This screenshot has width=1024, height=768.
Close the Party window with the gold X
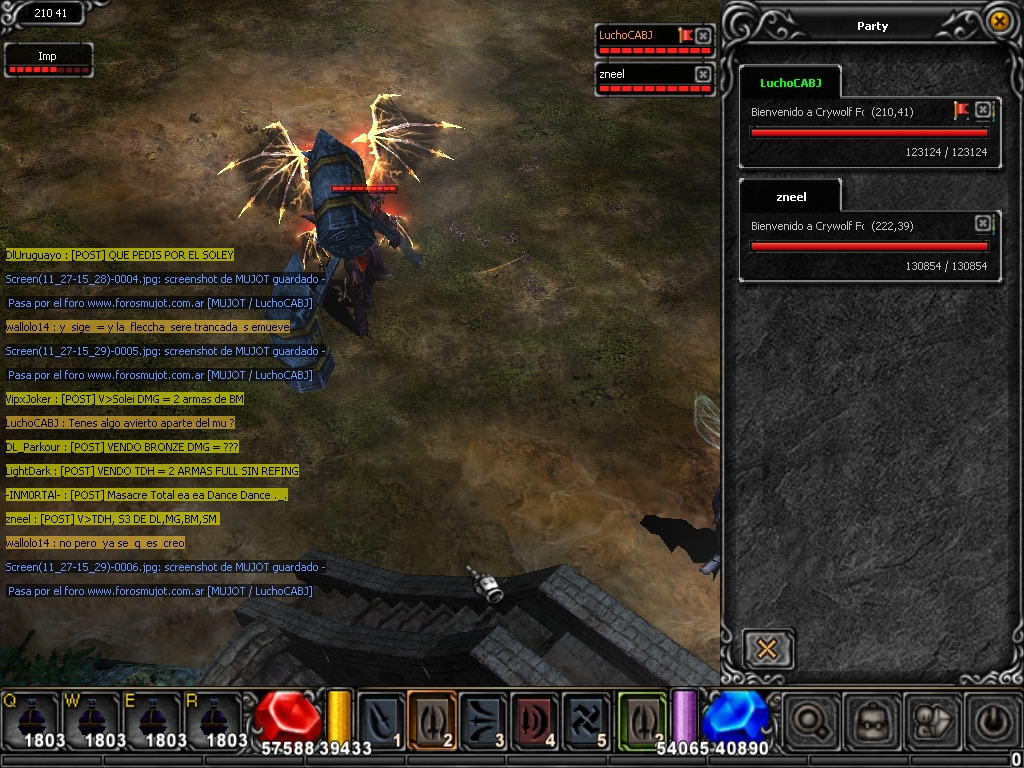[998, 21]
